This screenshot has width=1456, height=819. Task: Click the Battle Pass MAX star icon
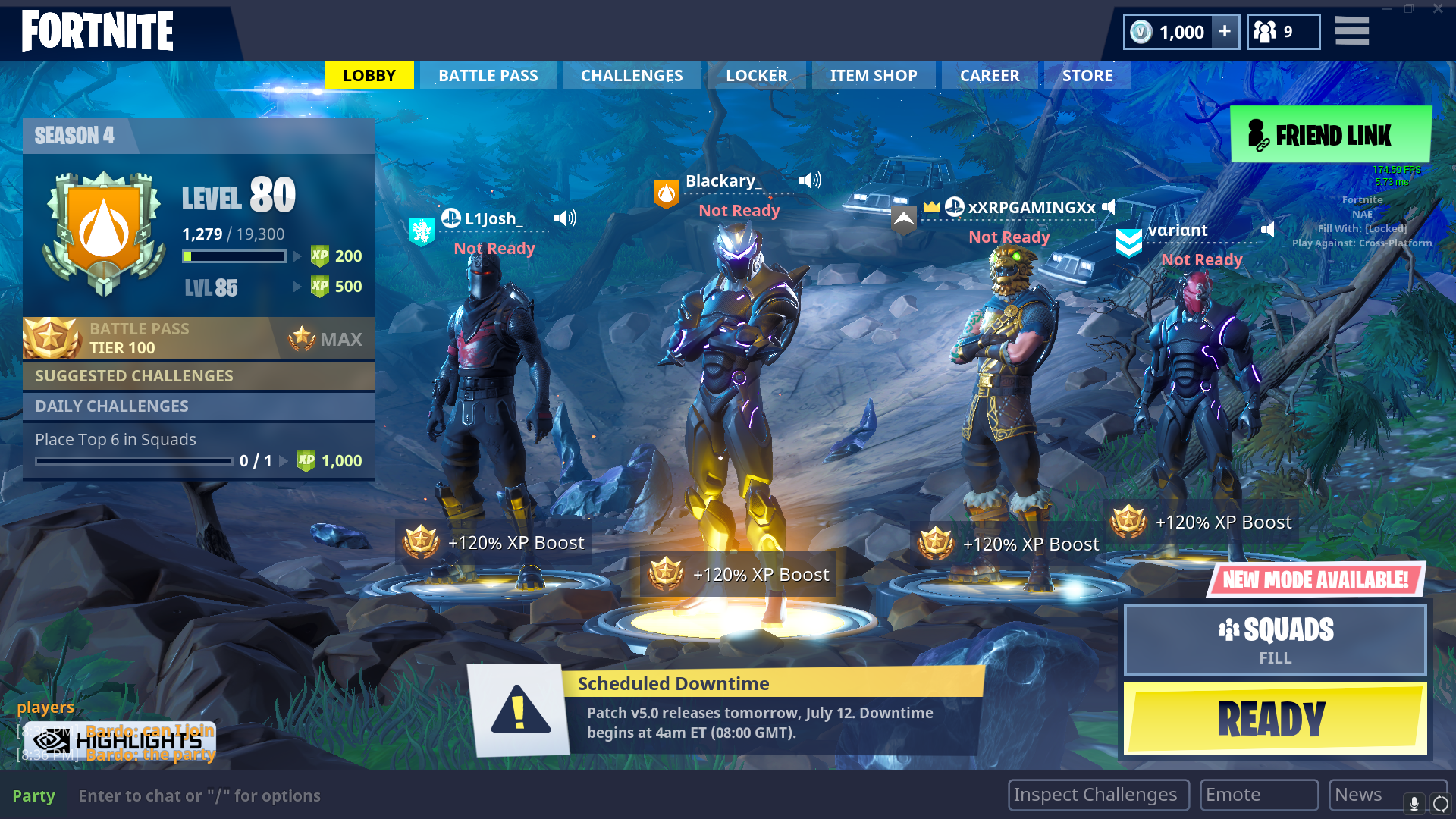(x=303, y=338)
